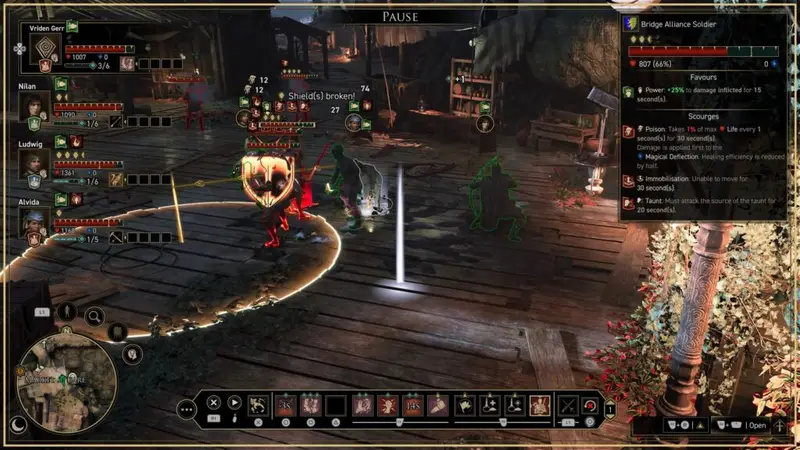Viewport: 800px width, 450px height.
Task: Select the crossed swords weapon slot
Action: pos(569,404)
